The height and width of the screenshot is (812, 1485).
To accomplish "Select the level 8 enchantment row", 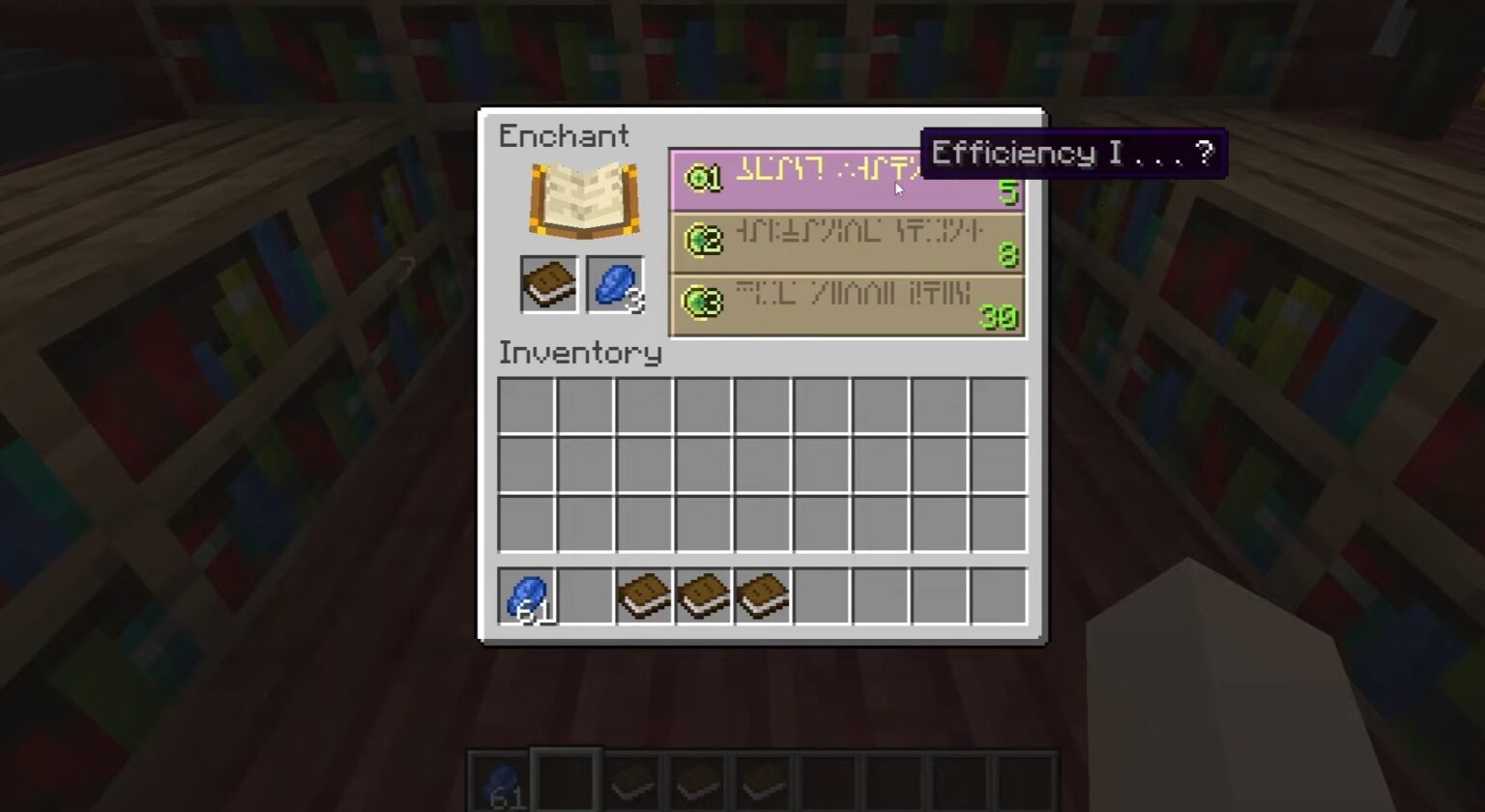I will 846,243.
